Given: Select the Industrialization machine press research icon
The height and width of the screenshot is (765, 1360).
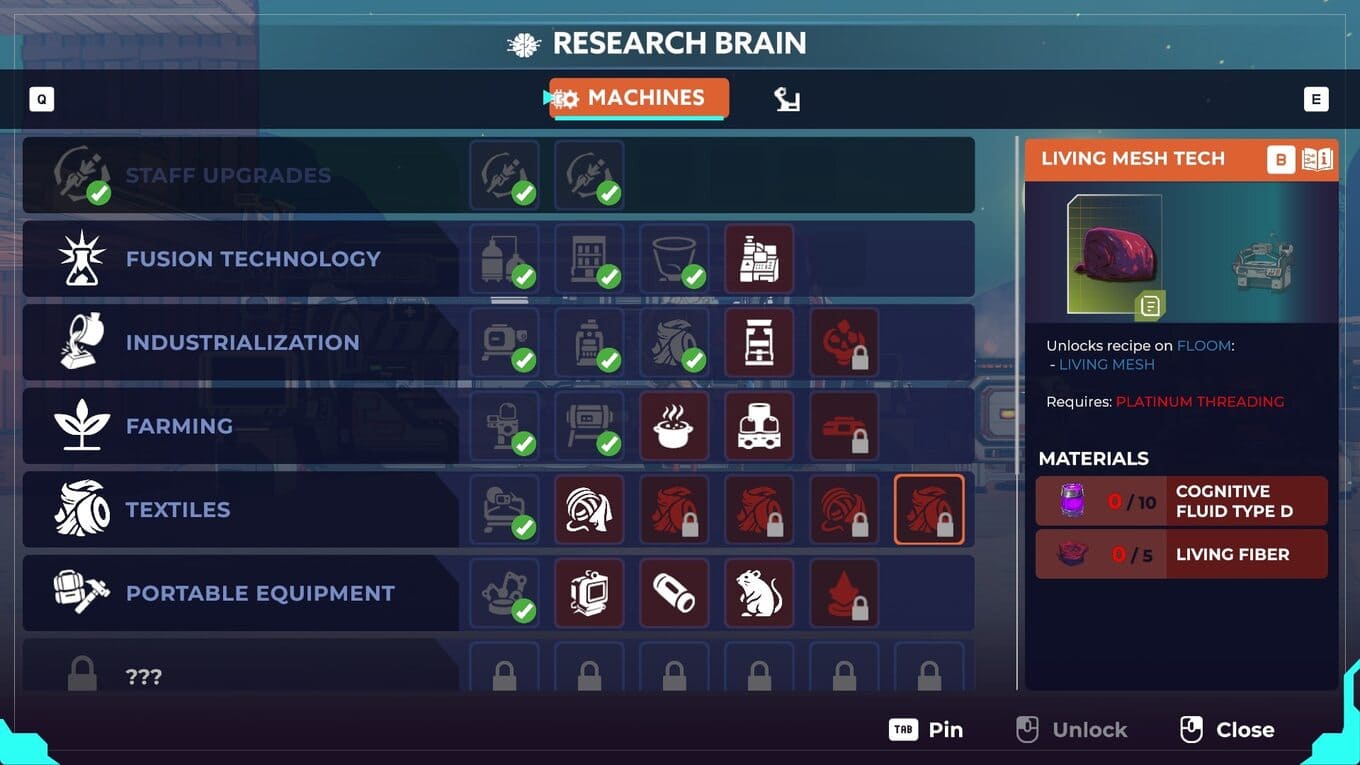Looking at the screenshot, I should pos(758,343).
